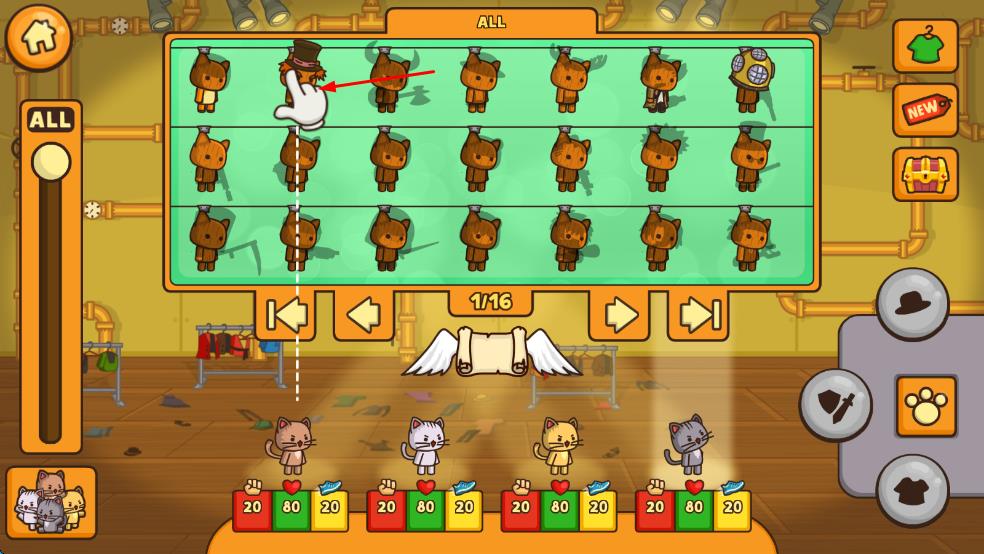Image resolution: width=984 pixels, height=554 pixels.
Task: Return to the home screen
Action: tap(39, 38)
